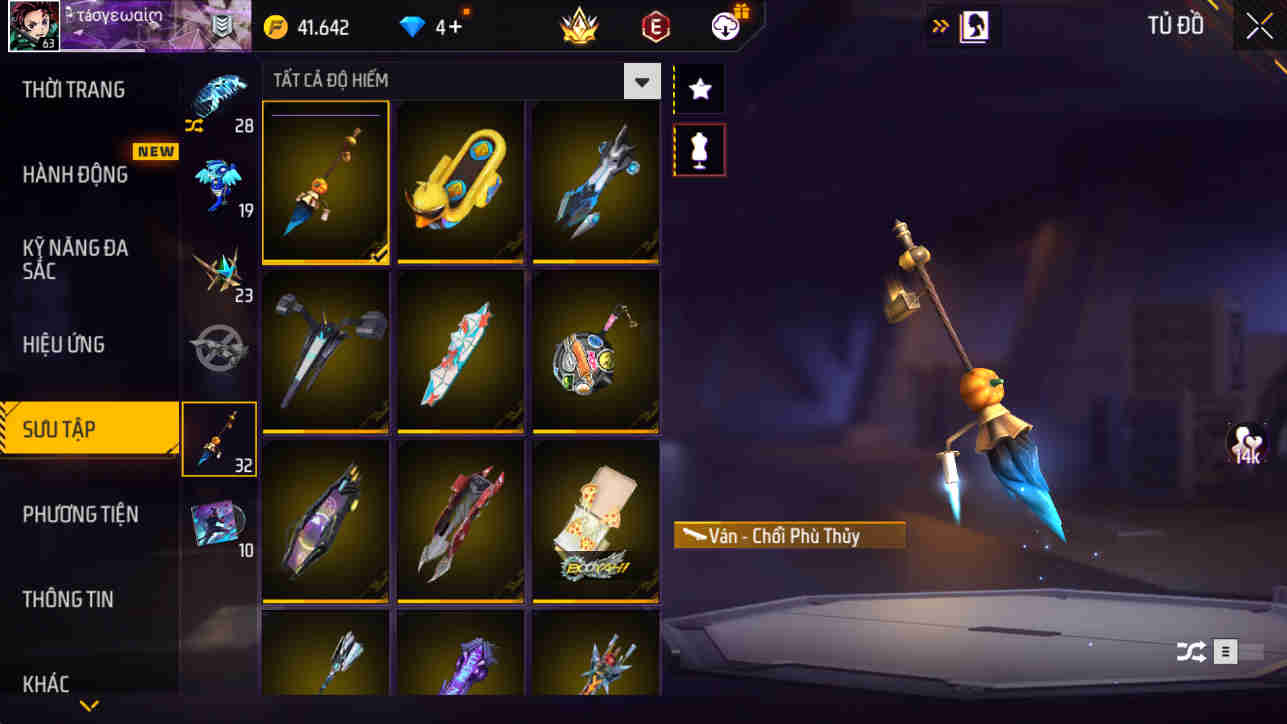Viewport: 1287px width, 724px height.
Task: Expand the yellow double-arrow panel toggle
Action: [940, 25]
